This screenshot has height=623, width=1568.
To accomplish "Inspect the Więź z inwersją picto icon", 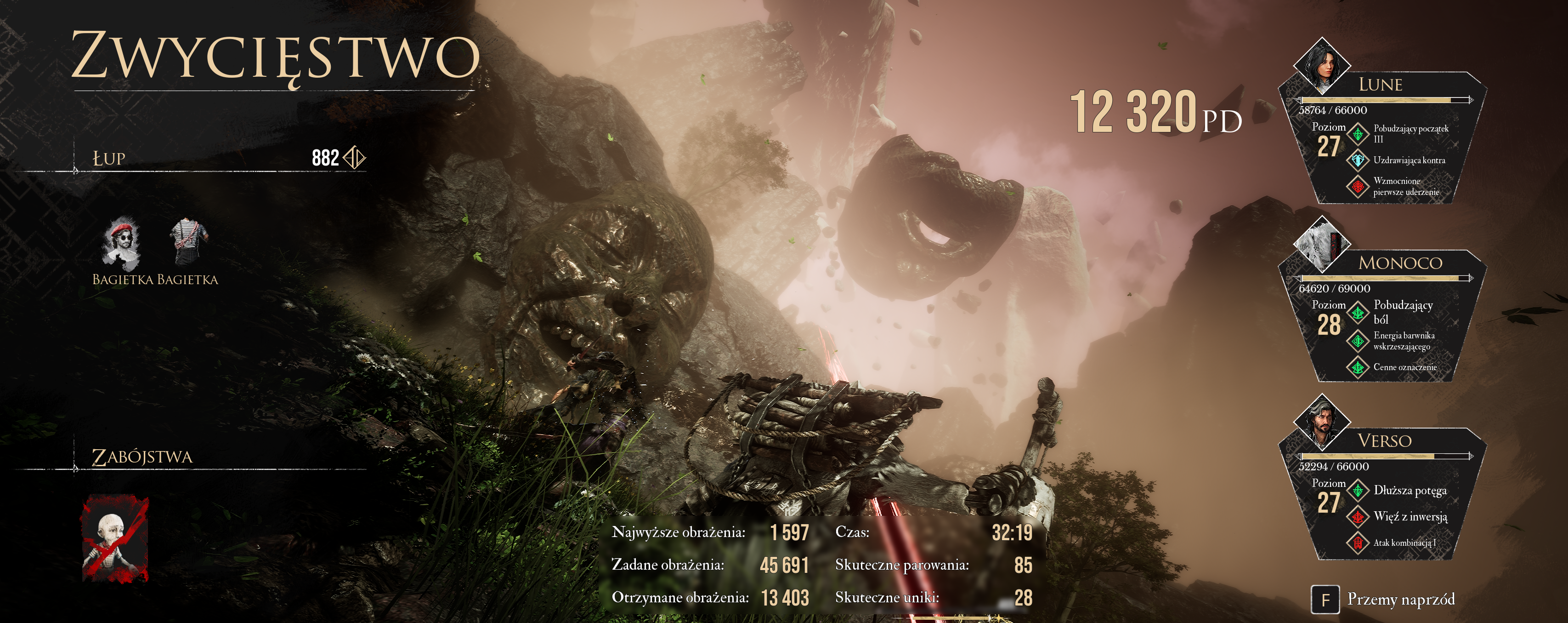I will (1358, 516).
